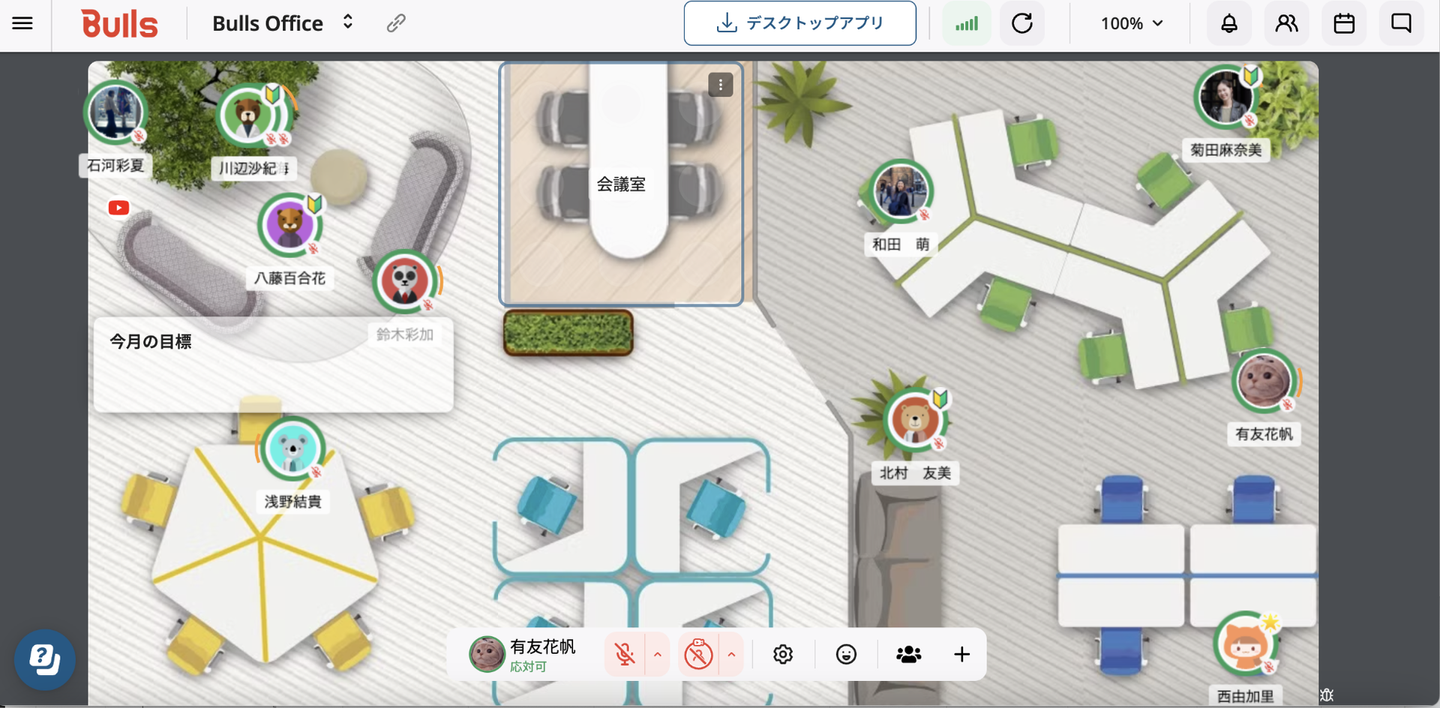Copy the office invite link icon
The width and height of the screenshot is (1440, 708).
(x=396, y=23)
